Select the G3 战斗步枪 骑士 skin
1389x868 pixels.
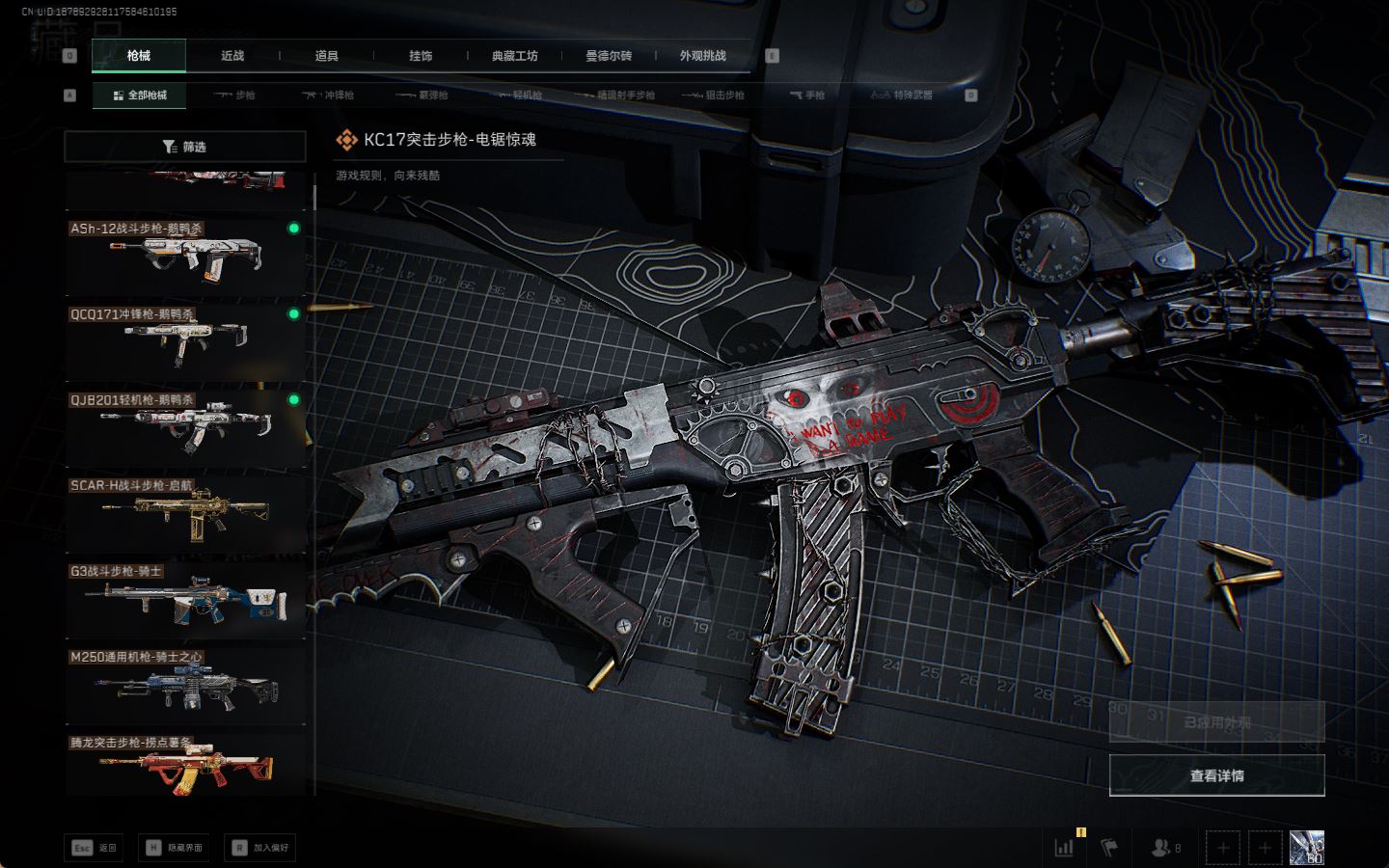185,598
